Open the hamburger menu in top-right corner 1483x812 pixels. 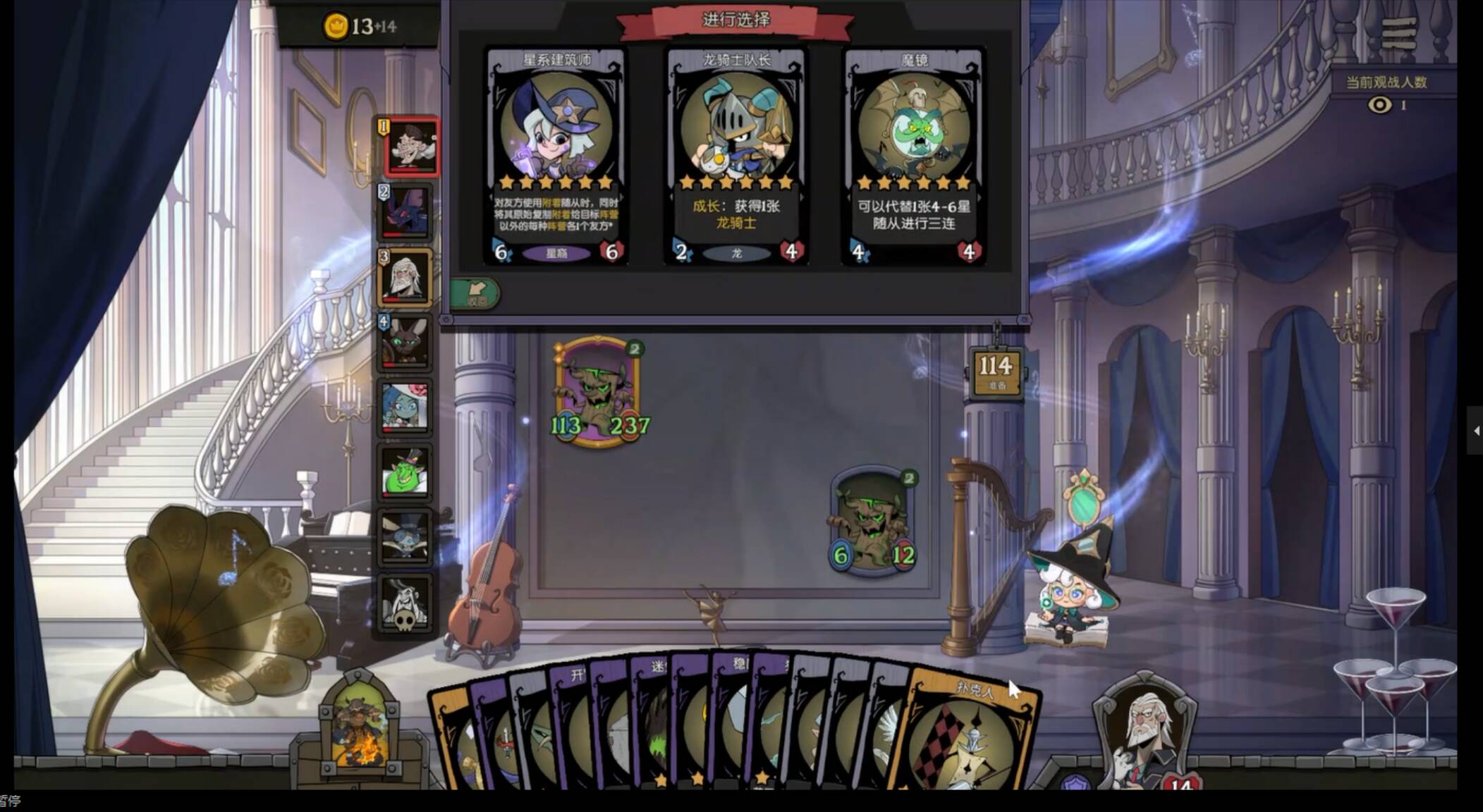coord(1399,33)
